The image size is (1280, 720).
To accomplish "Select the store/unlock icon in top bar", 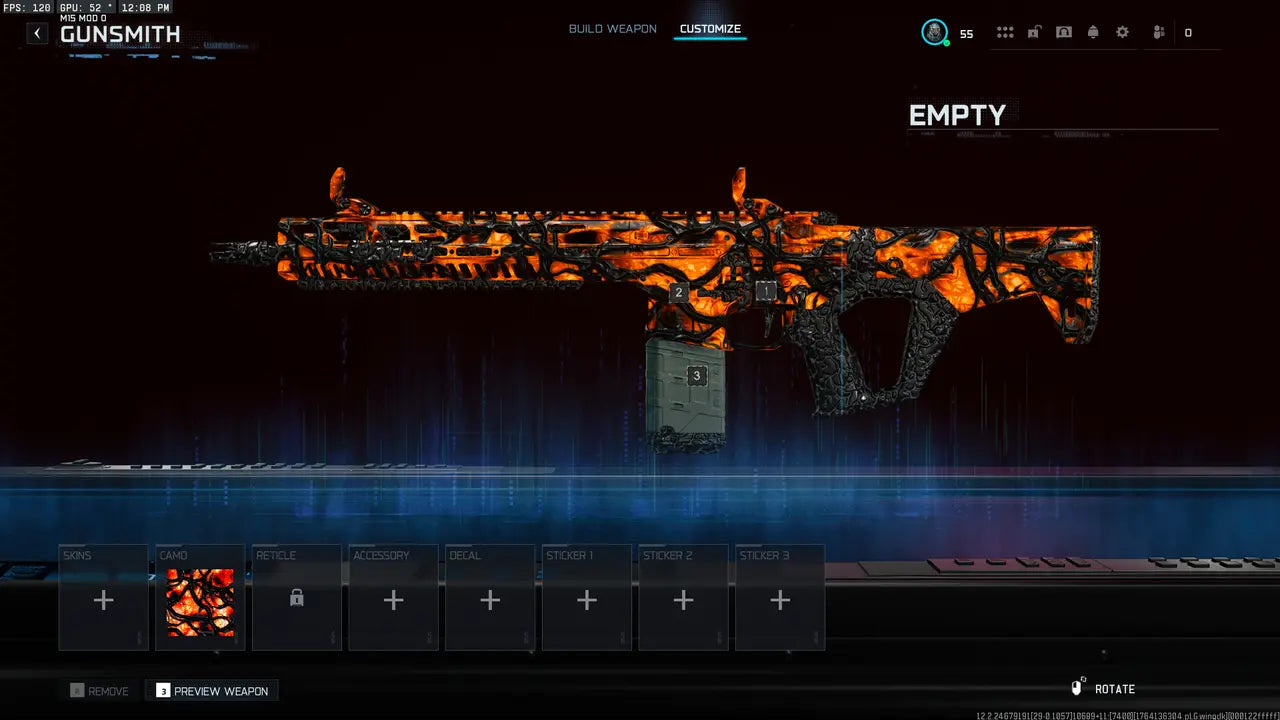I will (1034, 32).
